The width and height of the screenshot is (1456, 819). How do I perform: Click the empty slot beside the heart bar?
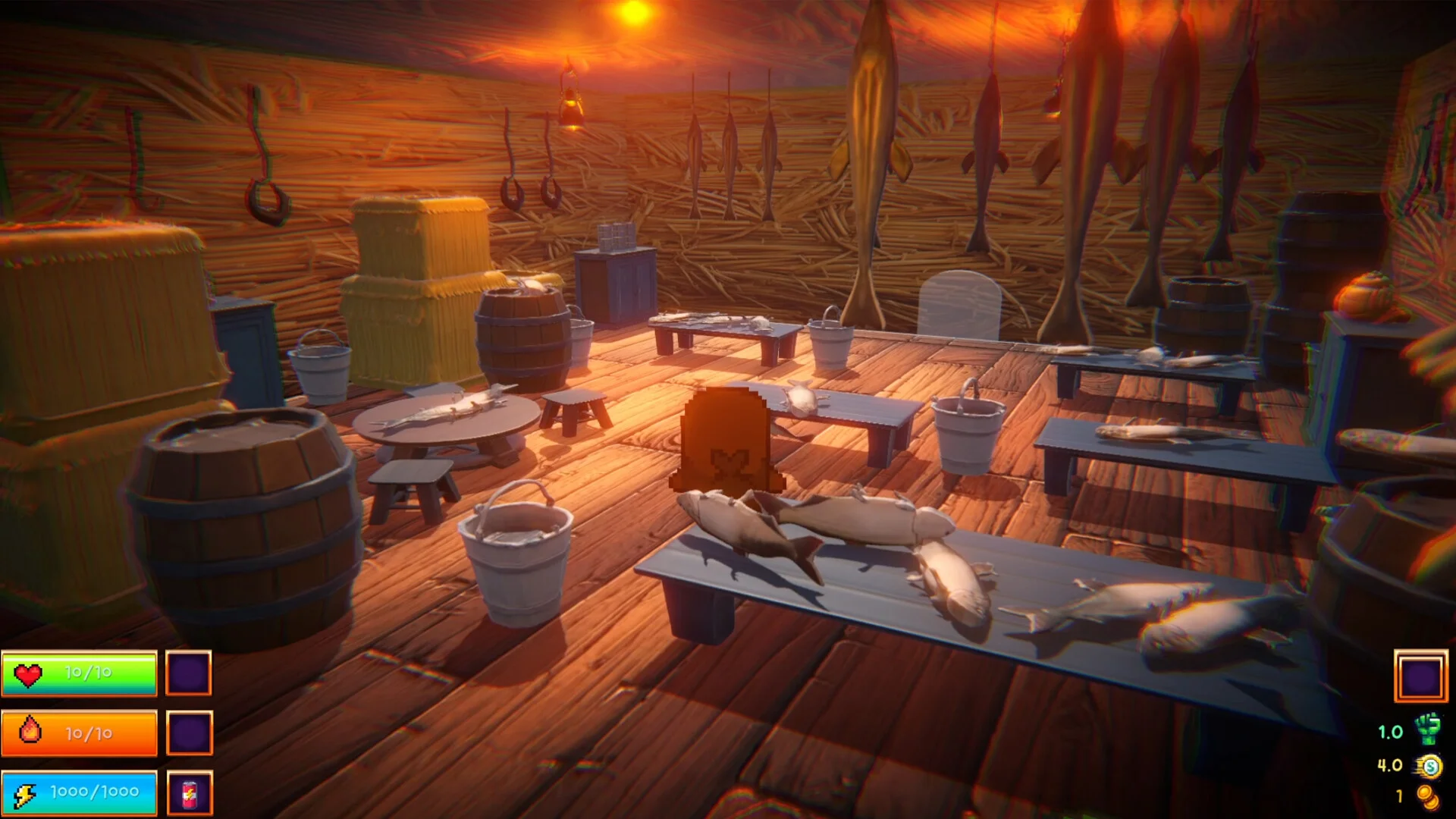coord(189,673)
